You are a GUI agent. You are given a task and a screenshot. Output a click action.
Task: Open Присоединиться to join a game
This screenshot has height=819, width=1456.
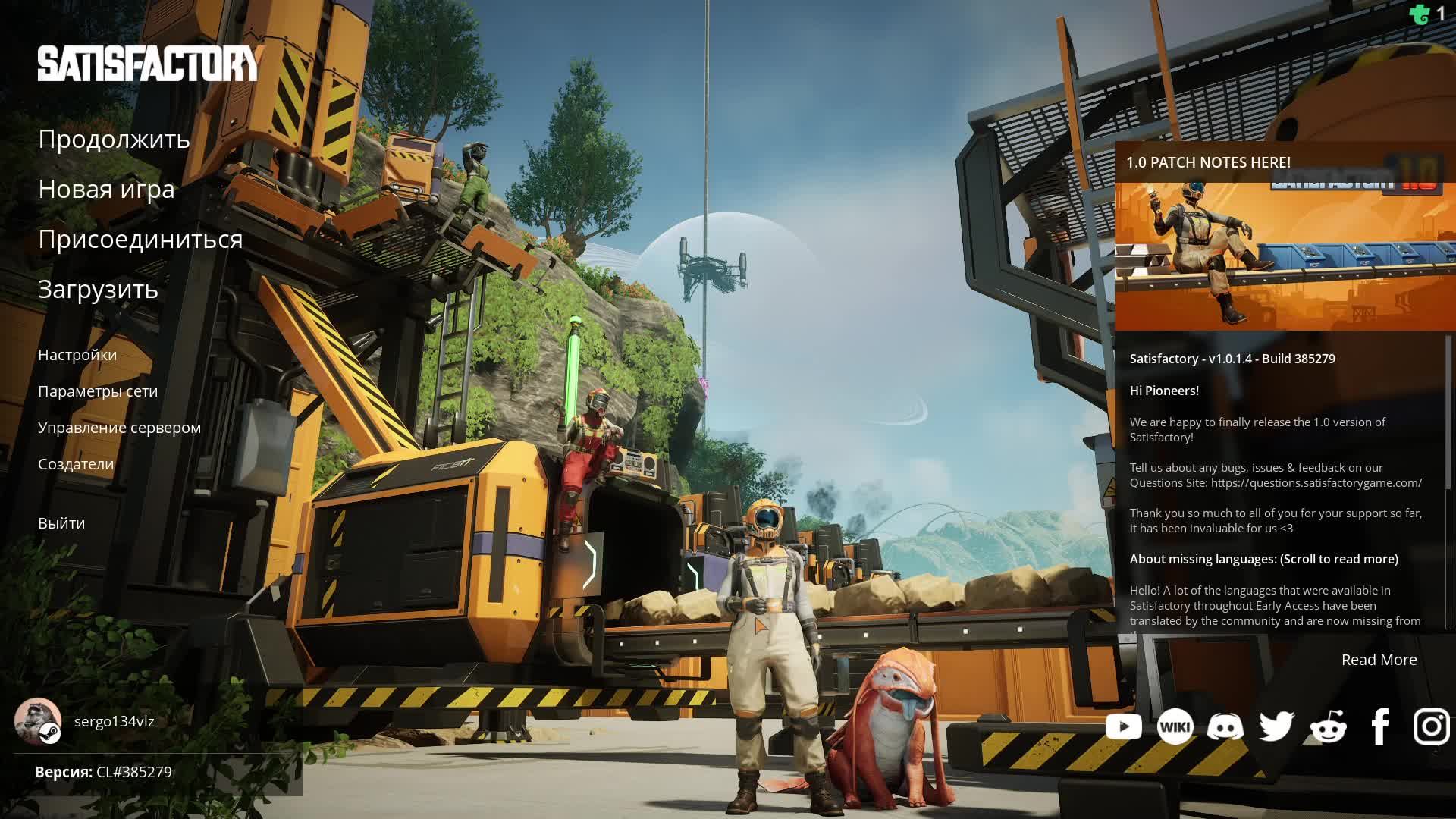click(x=140, y=240)
